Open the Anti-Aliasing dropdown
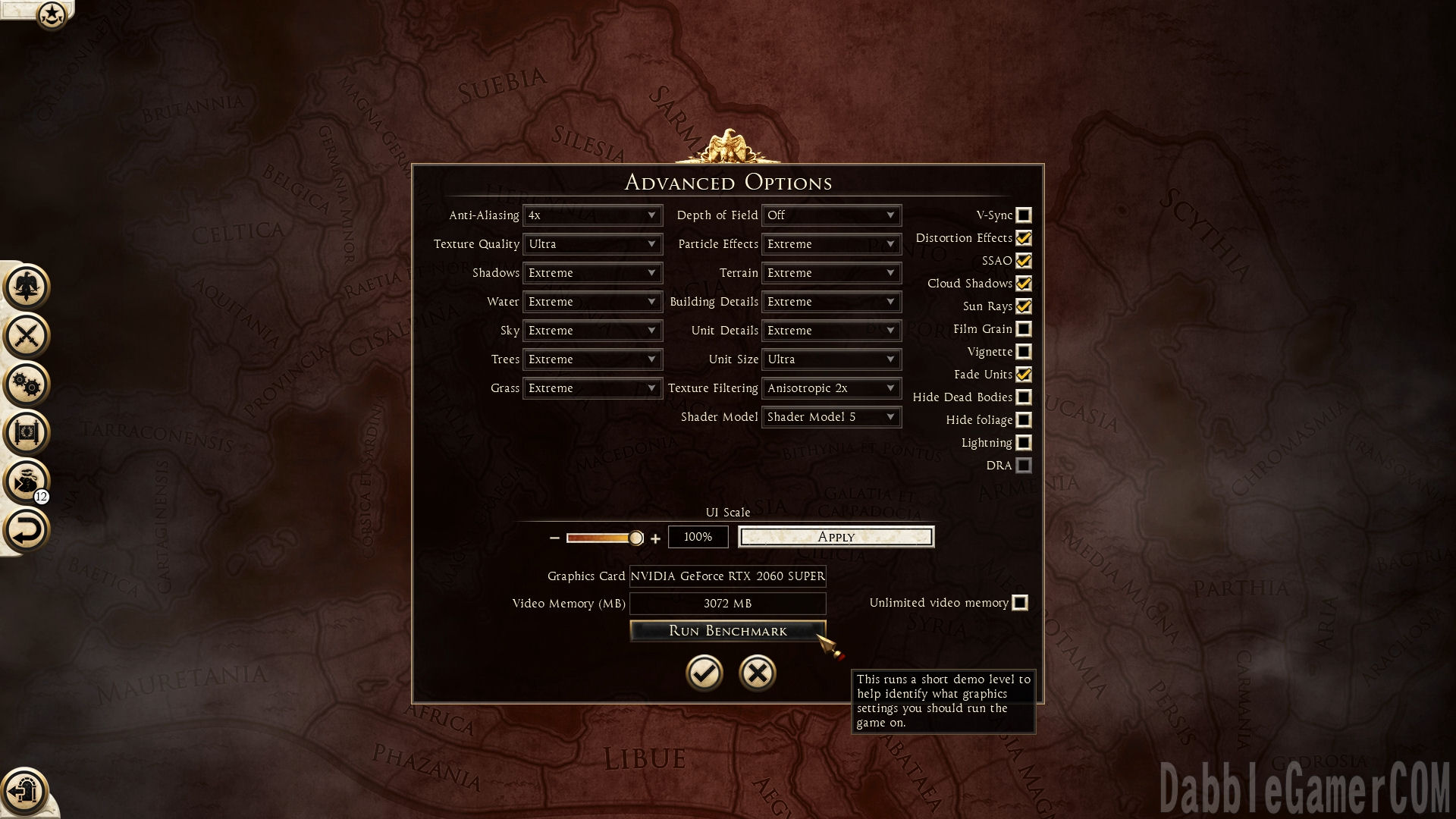This screenshot has height=819, width=1456. [x=592, y=215]
